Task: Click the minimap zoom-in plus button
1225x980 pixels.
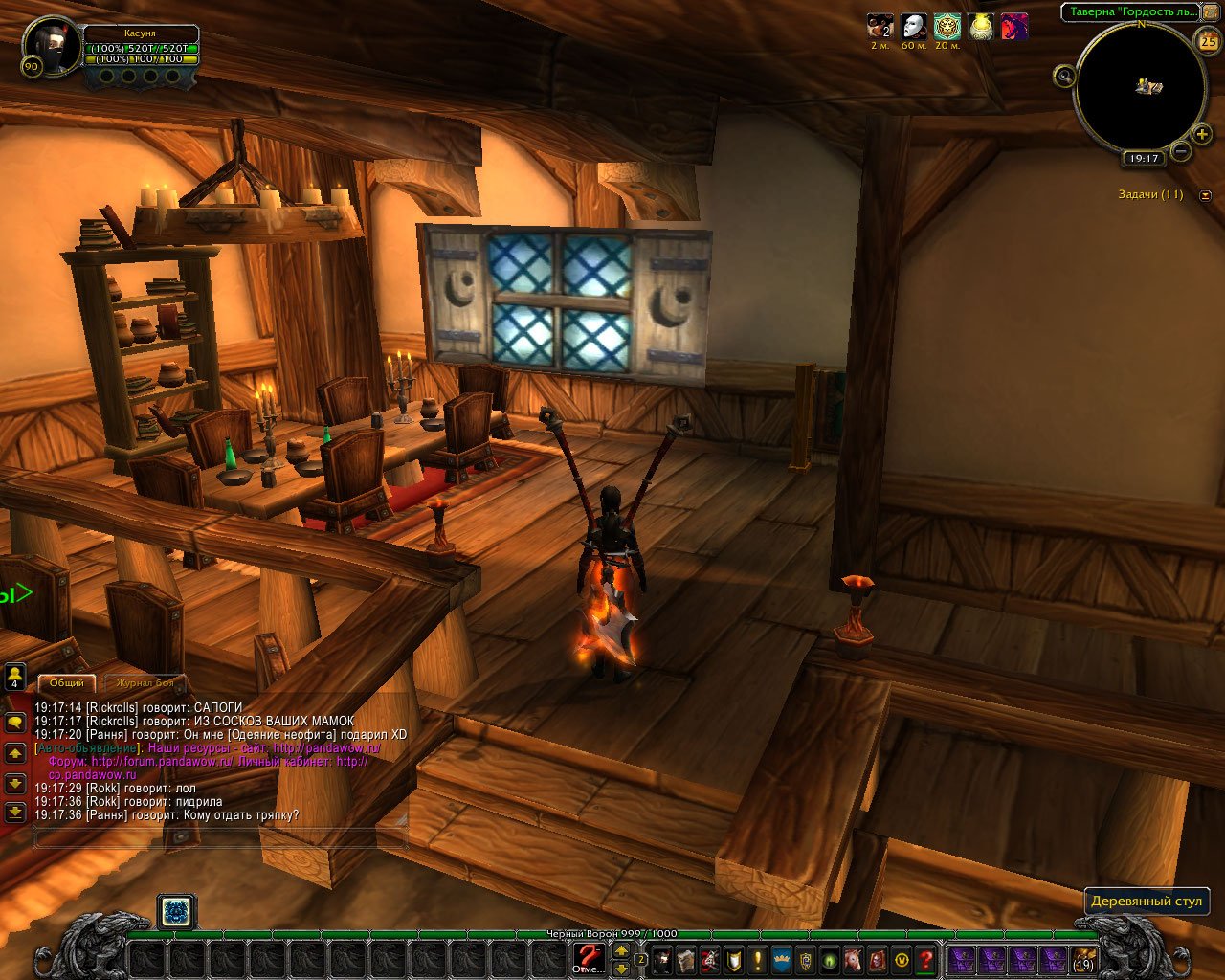Action: [1202, 134]
